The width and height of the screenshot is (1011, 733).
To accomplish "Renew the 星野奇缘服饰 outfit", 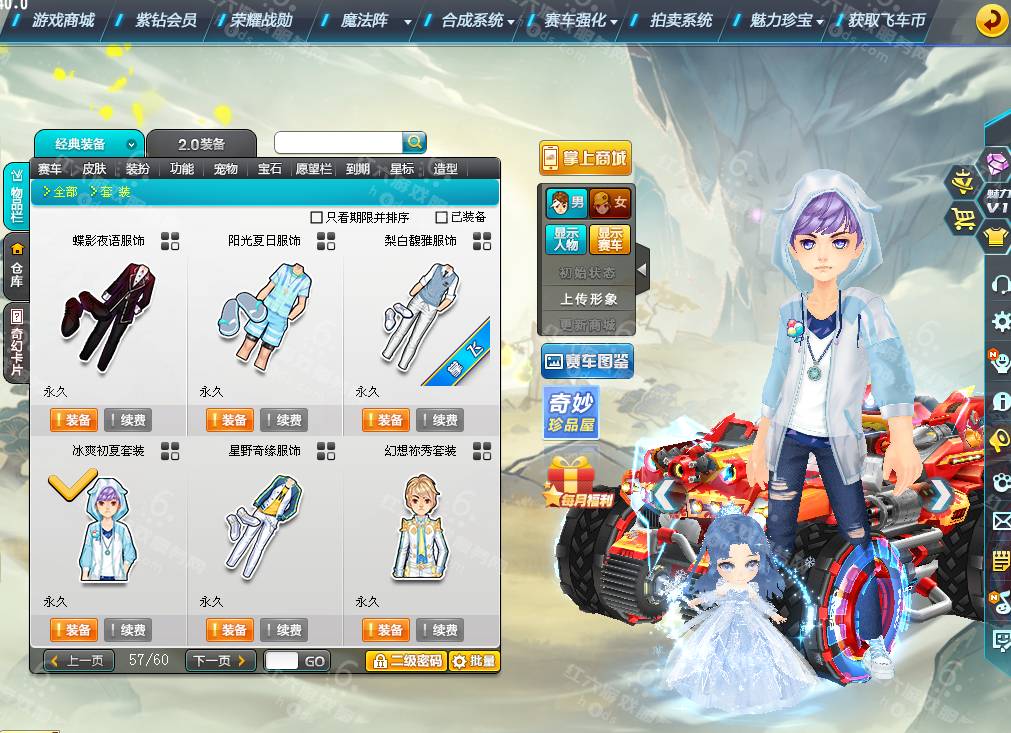I will [284, 630].
